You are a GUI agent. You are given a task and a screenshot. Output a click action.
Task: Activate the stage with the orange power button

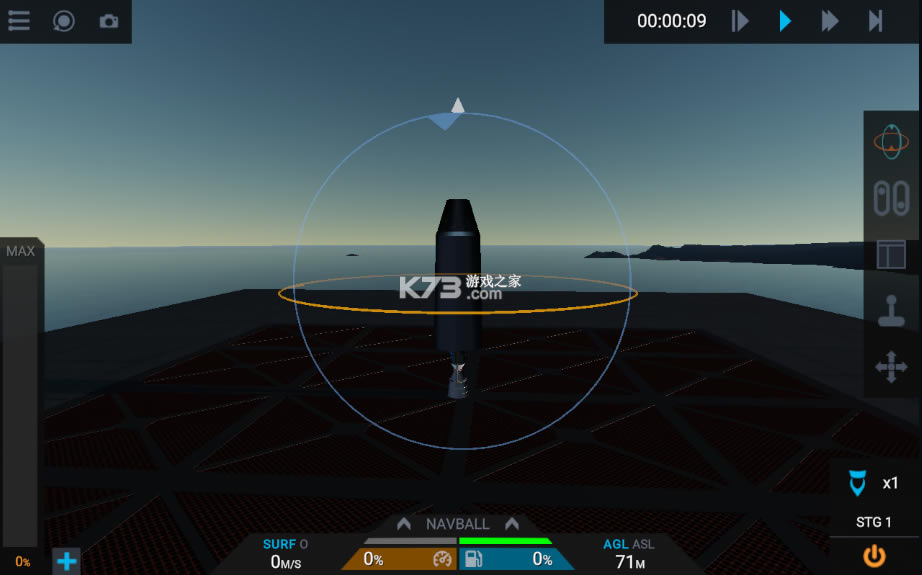tap(875, 555)
